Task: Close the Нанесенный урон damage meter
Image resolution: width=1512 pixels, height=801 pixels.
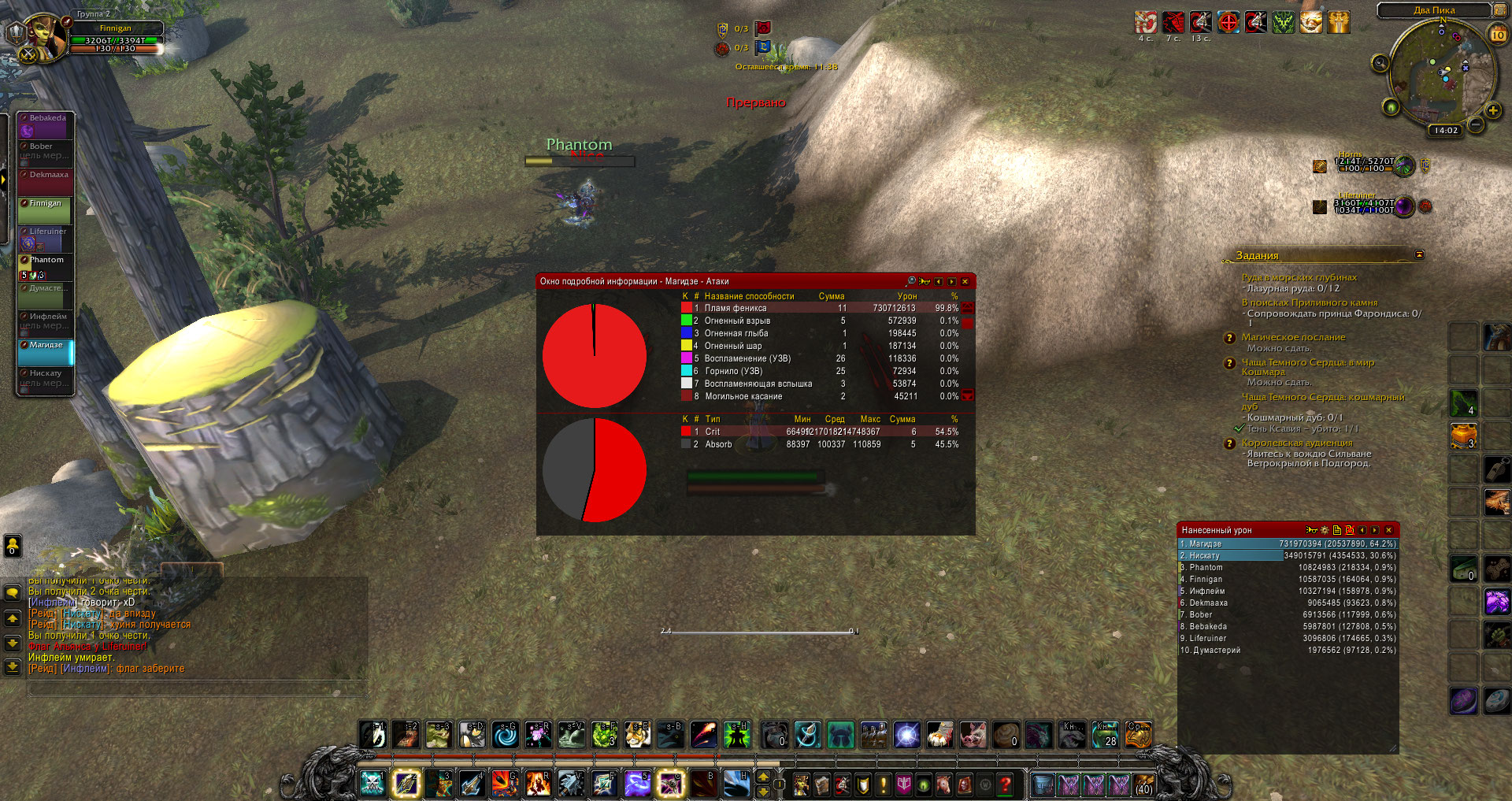Action: click(x=1388, y=530)
